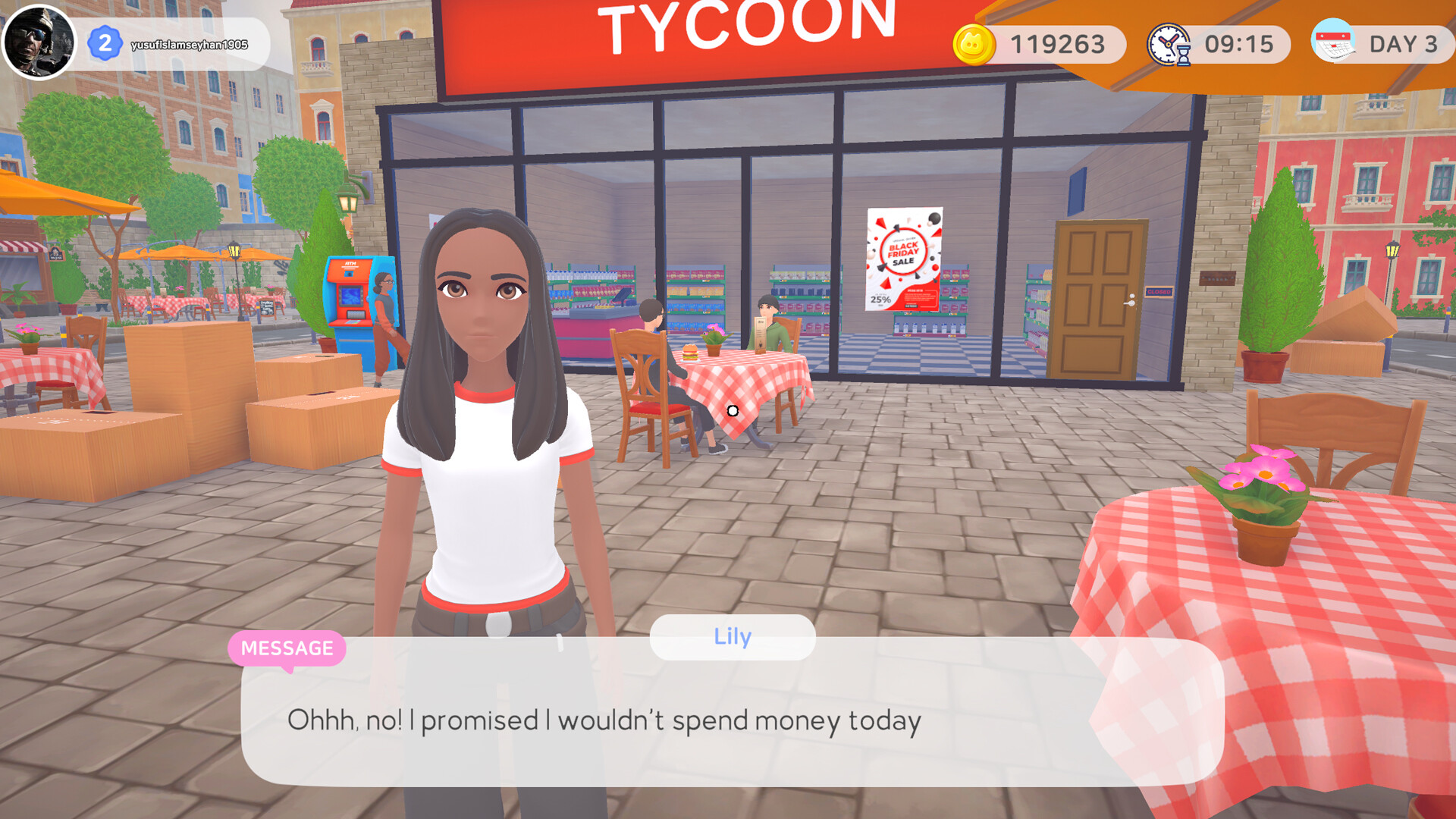Click the closed sign beside the wooden door
Image resolution: width=1456 pixels, height=819 pixels.
(1159, 292)
